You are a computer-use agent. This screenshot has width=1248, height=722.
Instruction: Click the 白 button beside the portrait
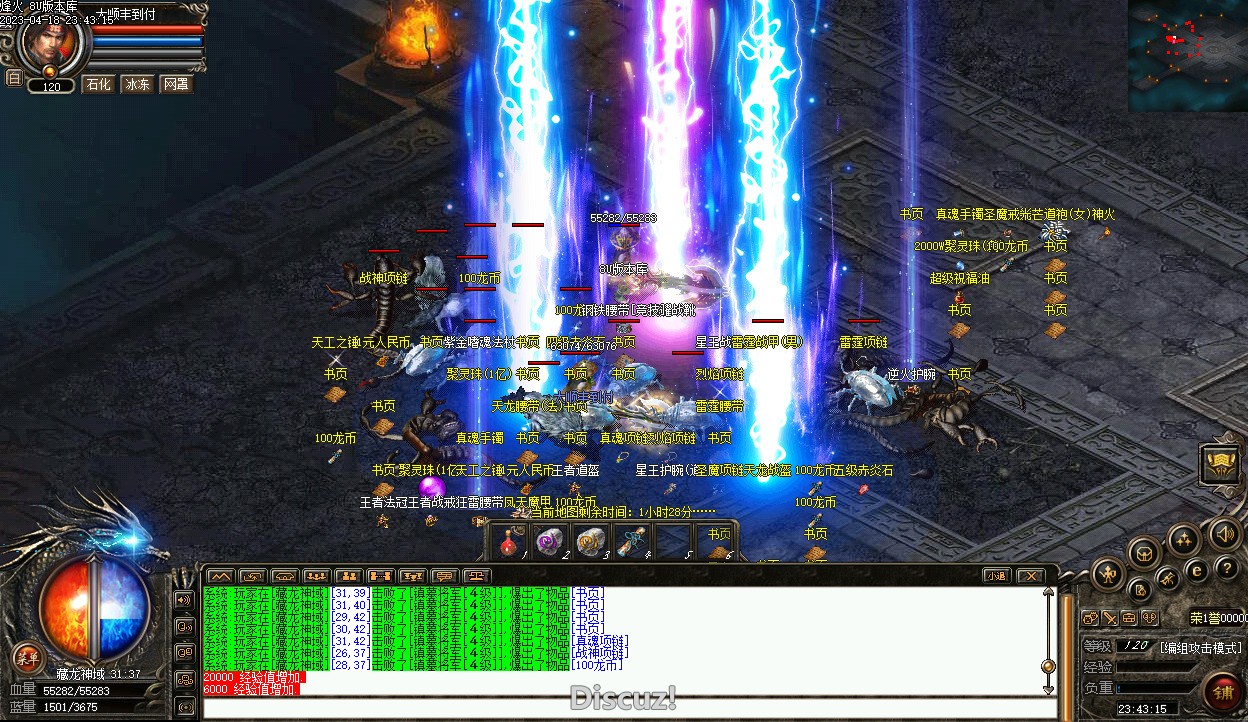pyautogui.click(x=13, y=76)
